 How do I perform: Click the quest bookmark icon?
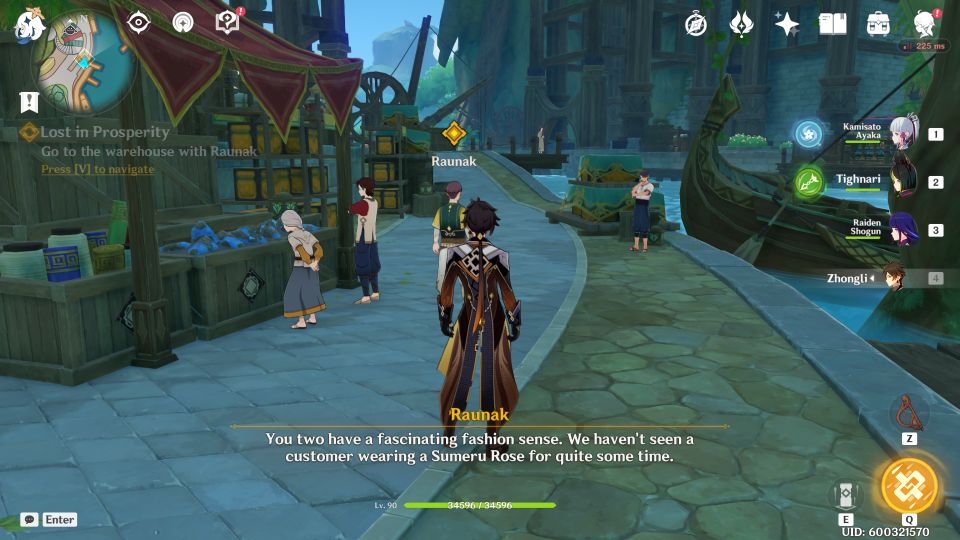(x=28, y=101)
